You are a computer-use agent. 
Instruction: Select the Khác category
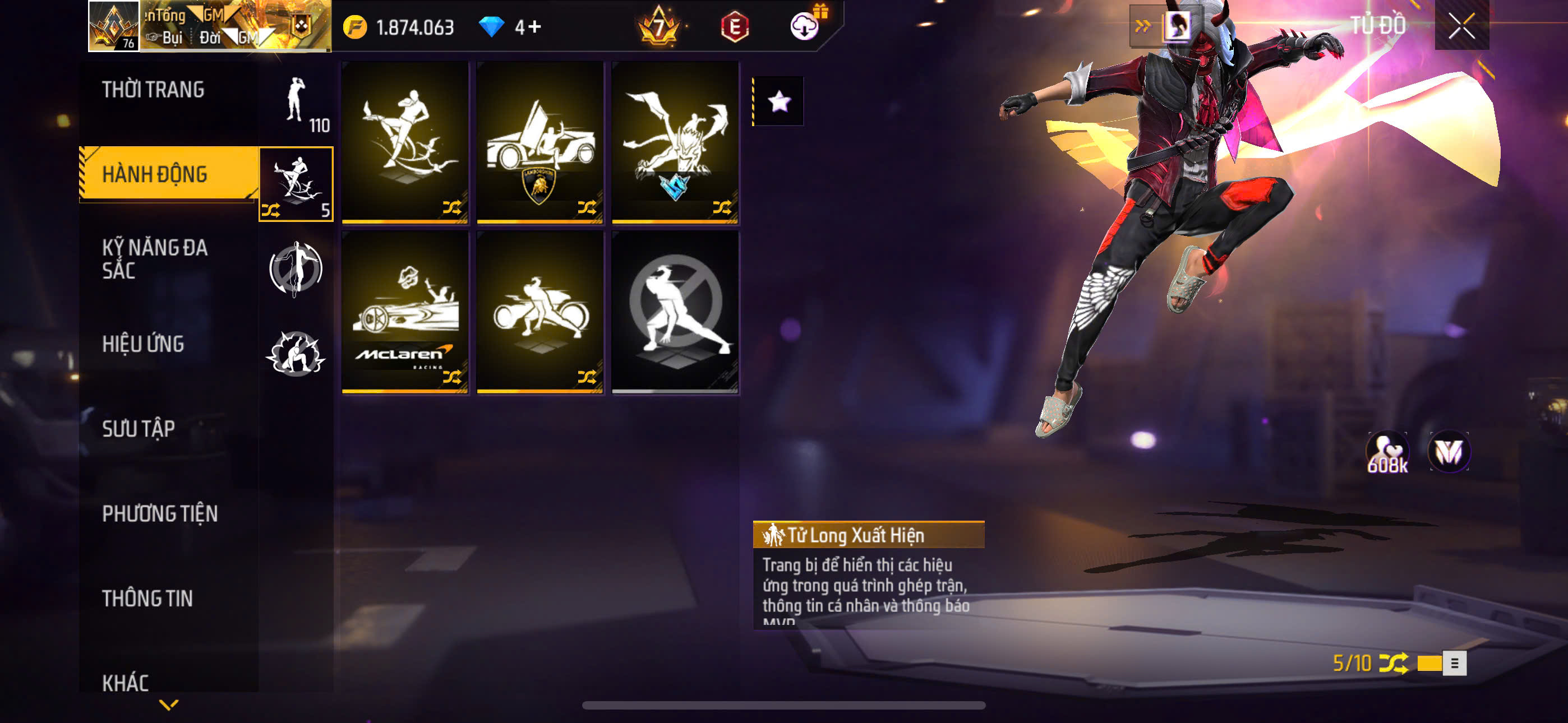pos(126,682)
